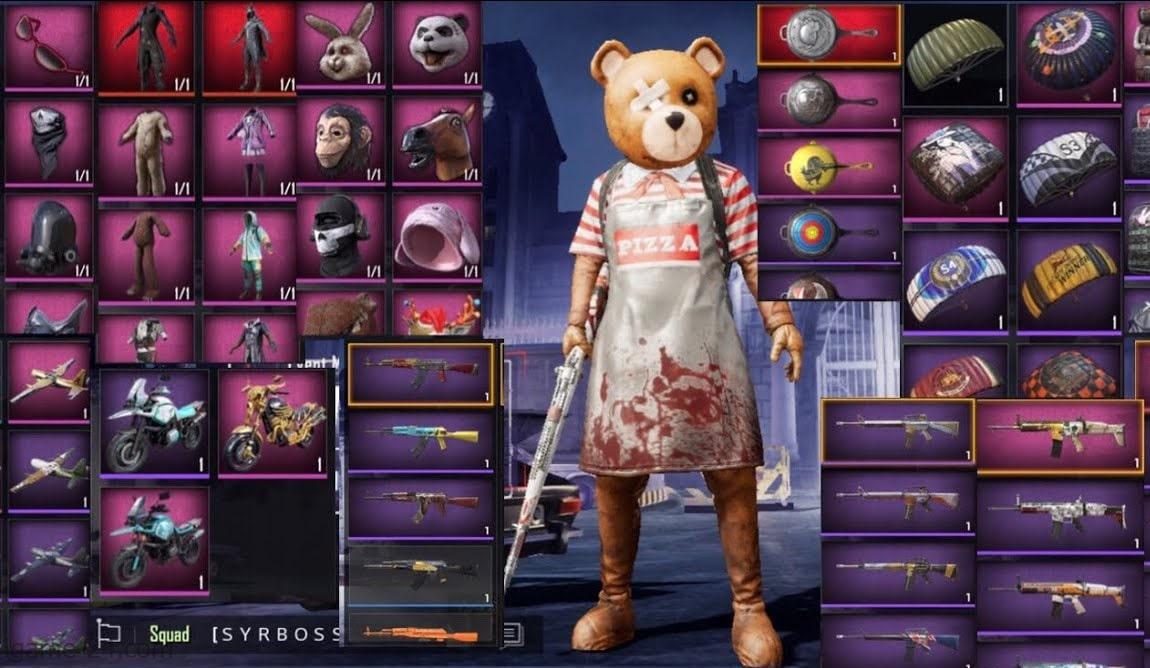
Task: Select the red sunglasses slot
Action: point(49,47)
